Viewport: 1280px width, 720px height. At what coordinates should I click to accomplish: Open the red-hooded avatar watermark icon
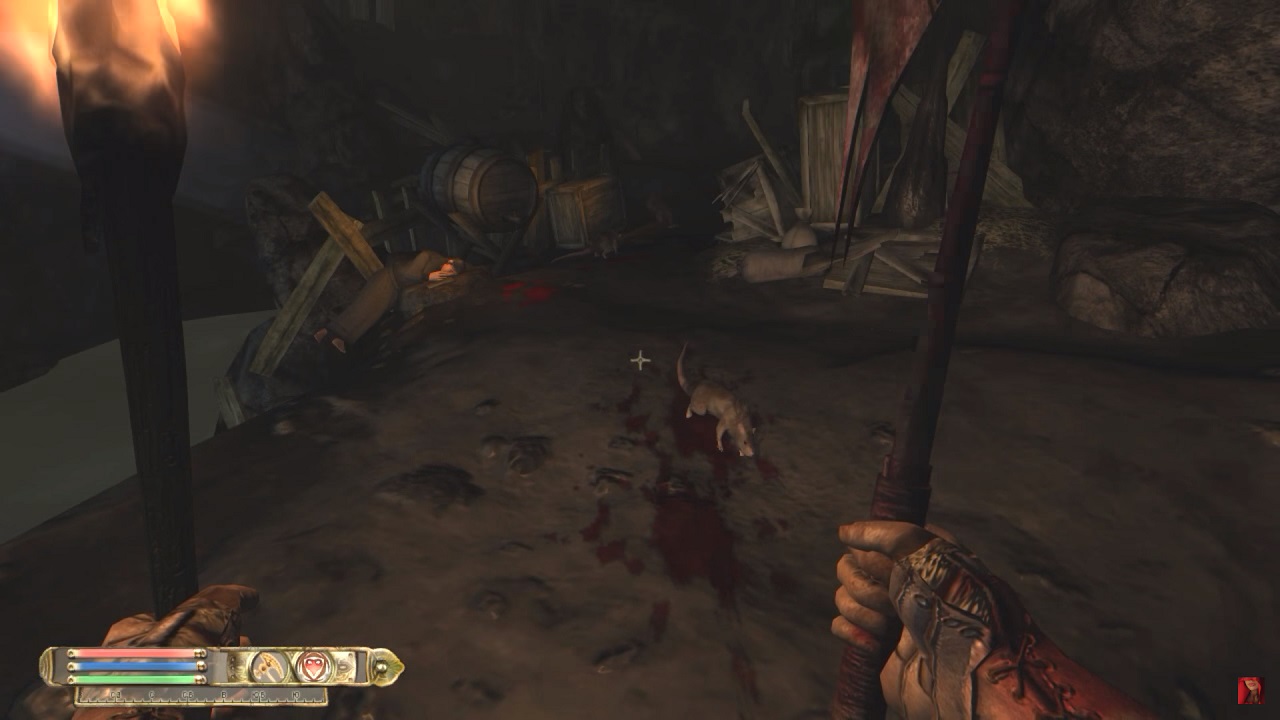pyautogui.click(x=1250, y=690)
